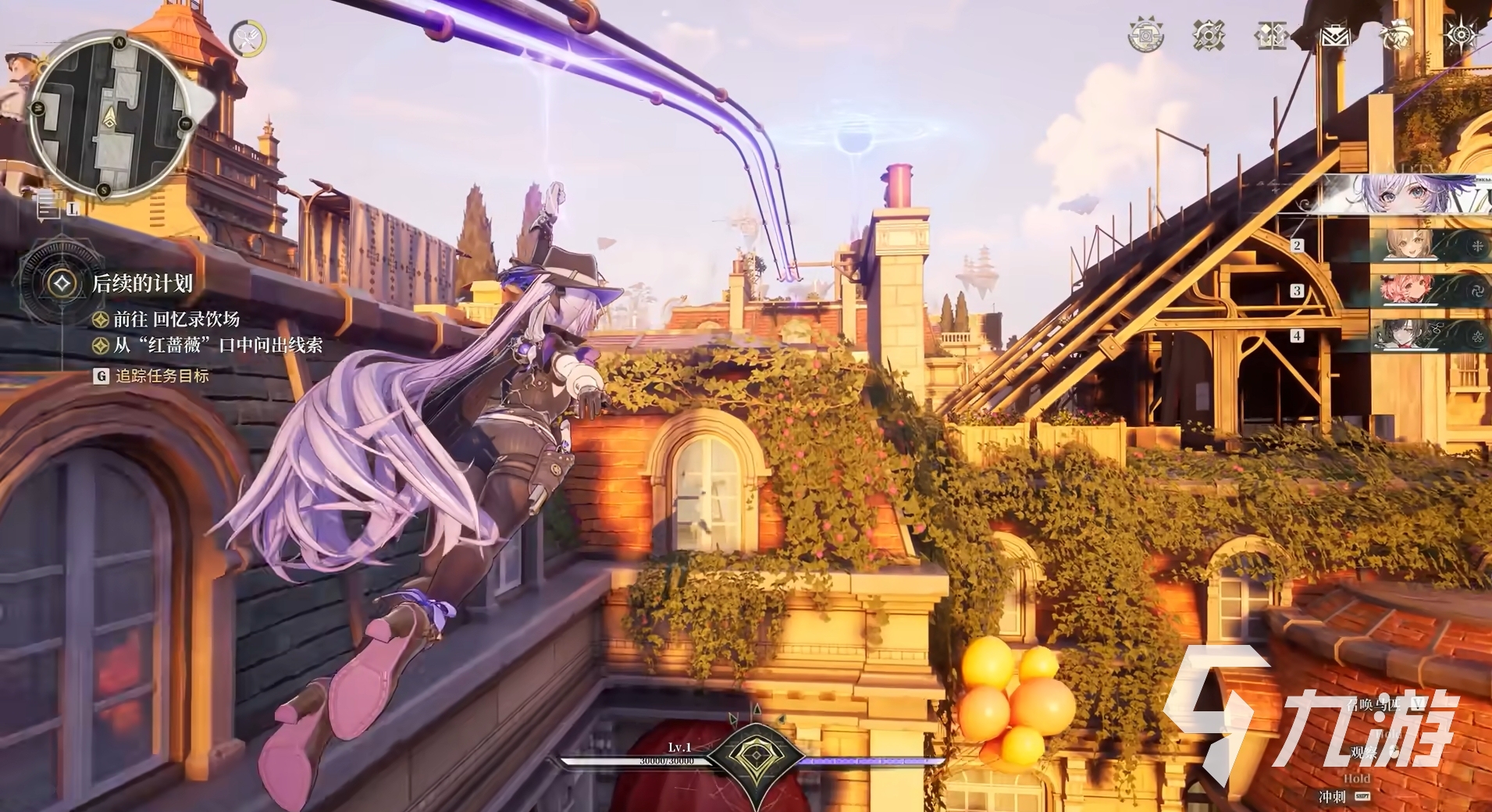Select the 从"红蔷薇"口中问出线索 objective

point(218,345)
